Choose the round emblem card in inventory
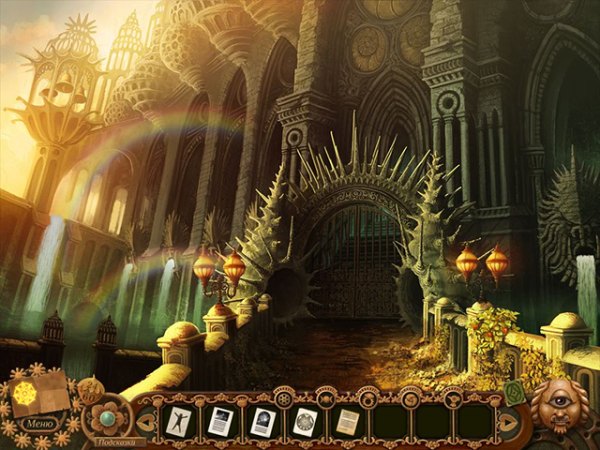 pyautogui.click(x=306, y=421)
